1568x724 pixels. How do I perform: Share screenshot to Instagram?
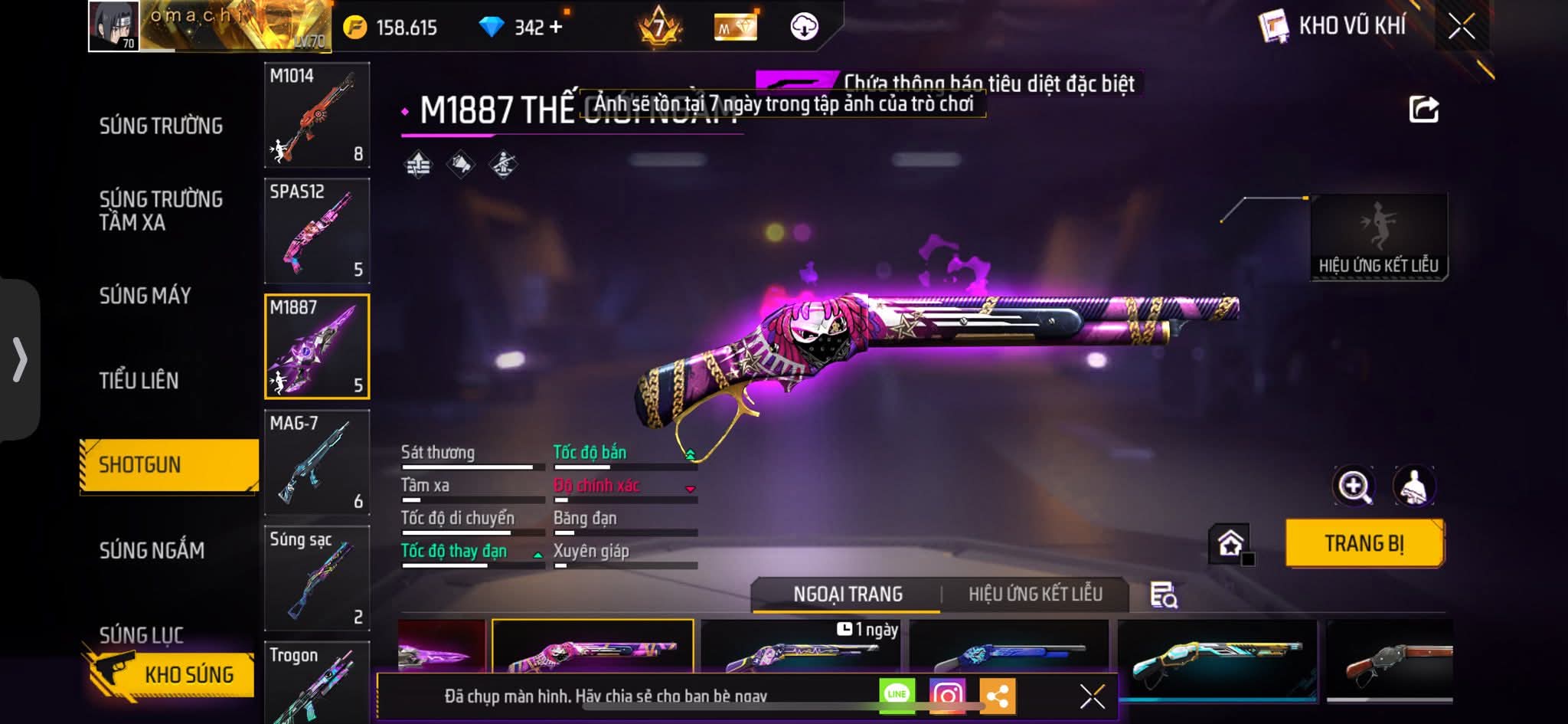(946, 696)
